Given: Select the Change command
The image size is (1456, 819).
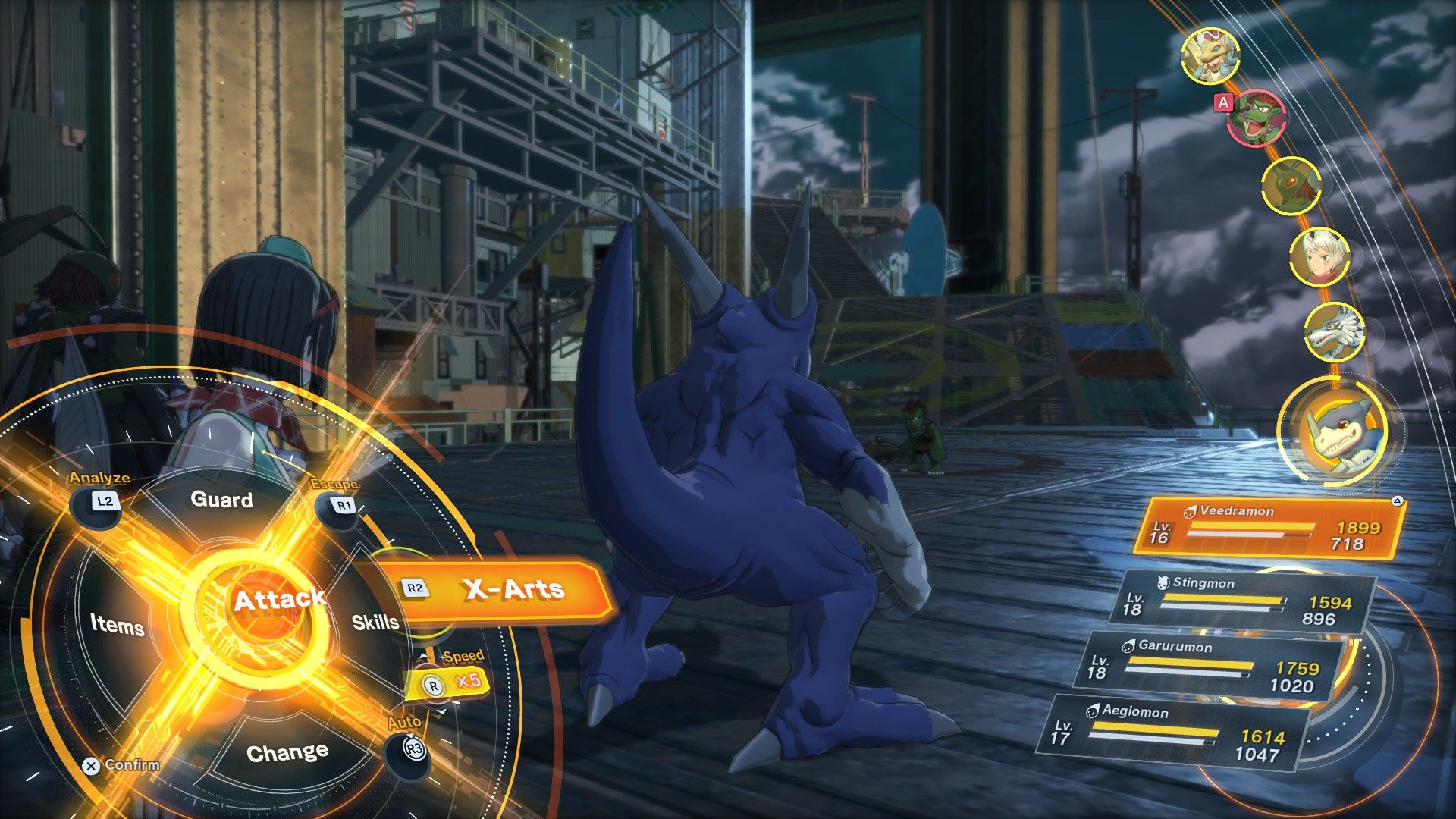Looking at the screenshot, I should pos(287,753).
